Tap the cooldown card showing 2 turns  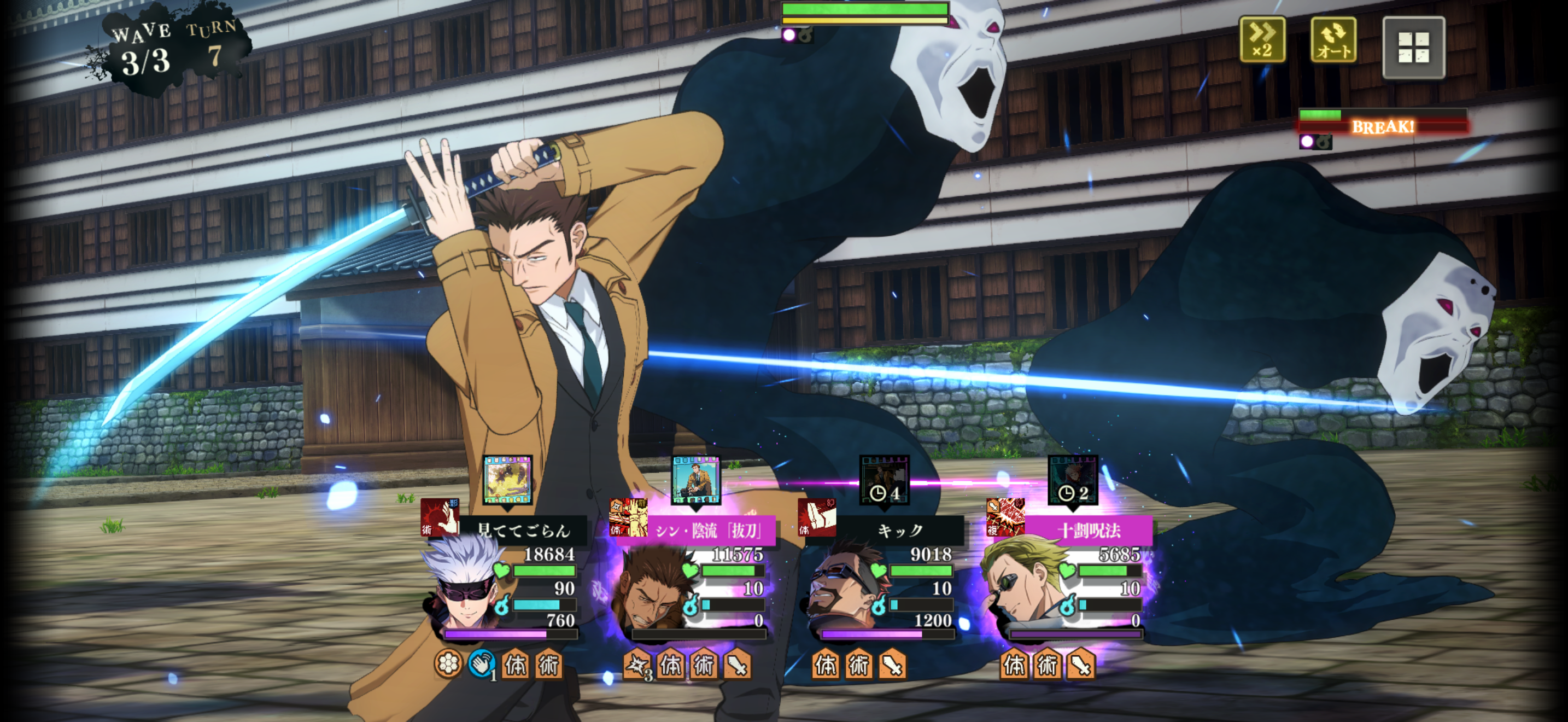coord(1073,480)
